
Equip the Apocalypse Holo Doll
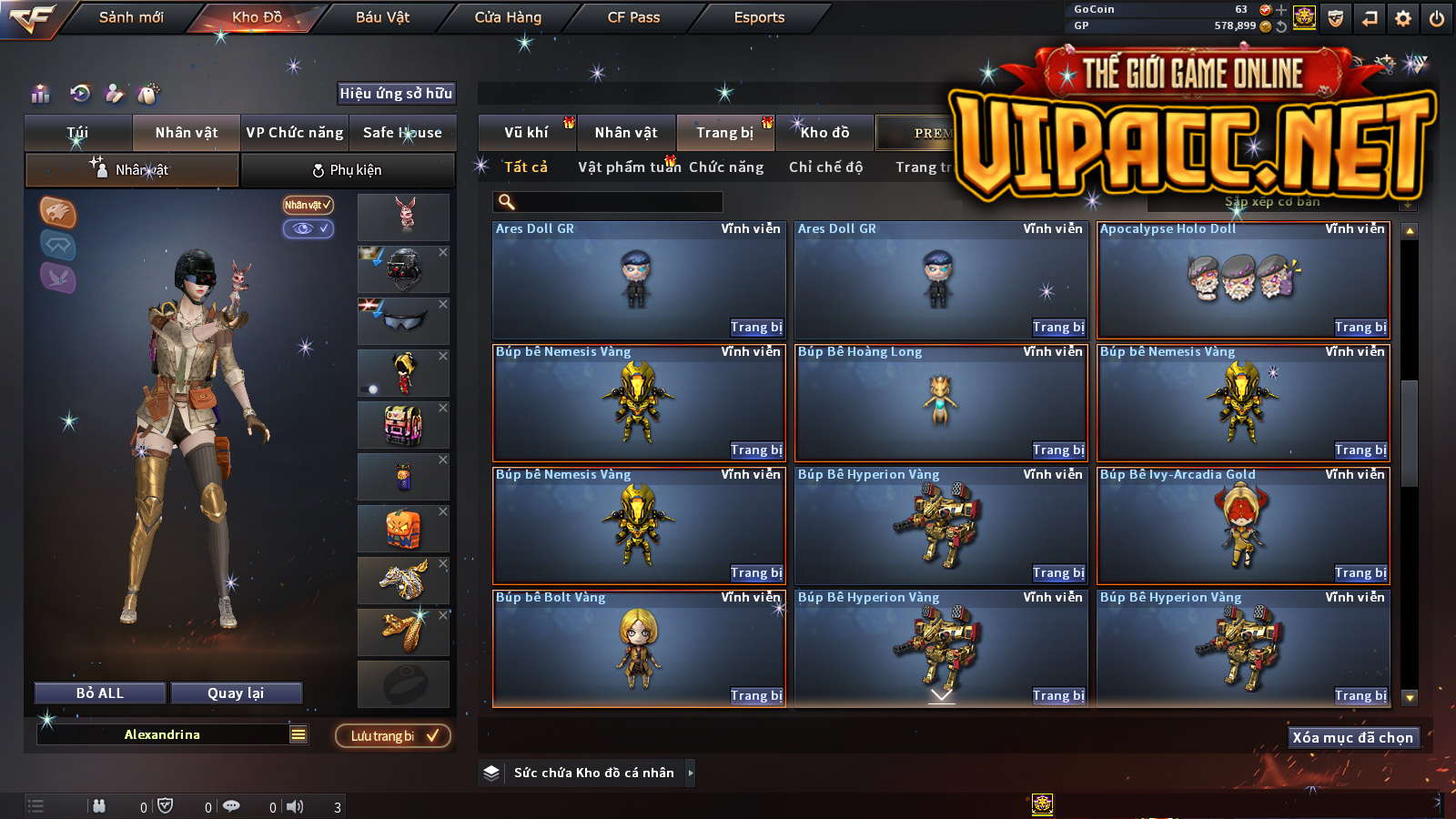coord(1360,328)
